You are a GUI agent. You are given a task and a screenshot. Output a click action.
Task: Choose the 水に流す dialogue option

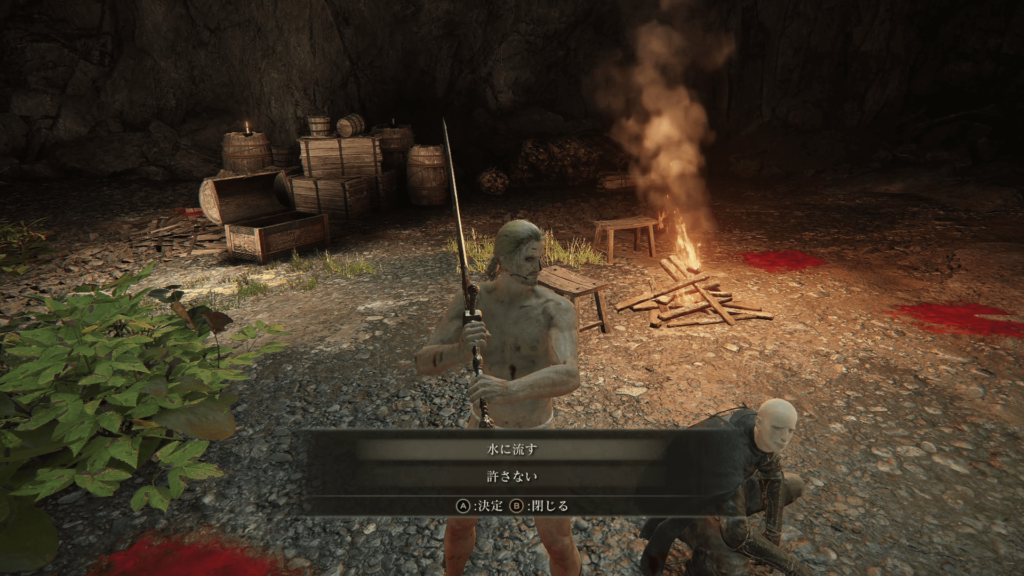pos(512,450)
